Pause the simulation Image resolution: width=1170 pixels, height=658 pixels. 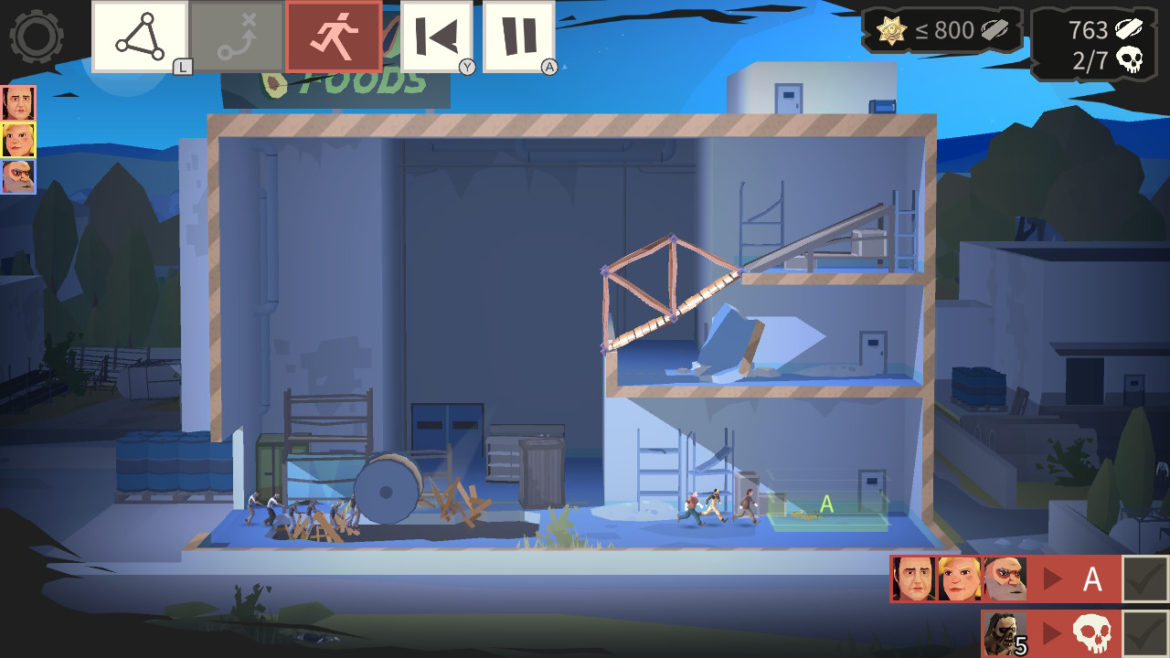pyautogui.click(x=519, y=37)
